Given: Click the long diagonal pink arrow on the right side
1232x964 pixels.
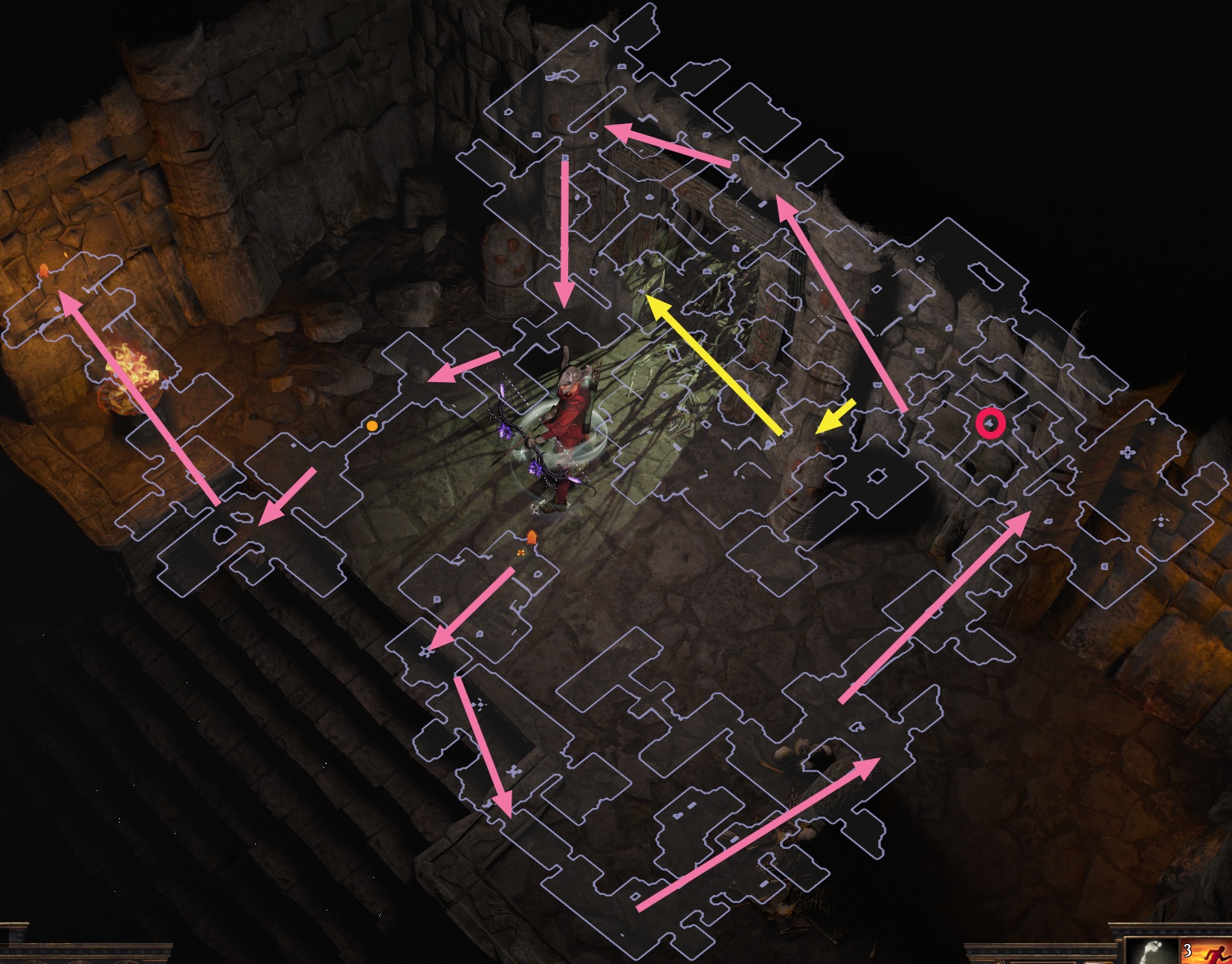Looking at the screenshot, I should coord(937,606).
